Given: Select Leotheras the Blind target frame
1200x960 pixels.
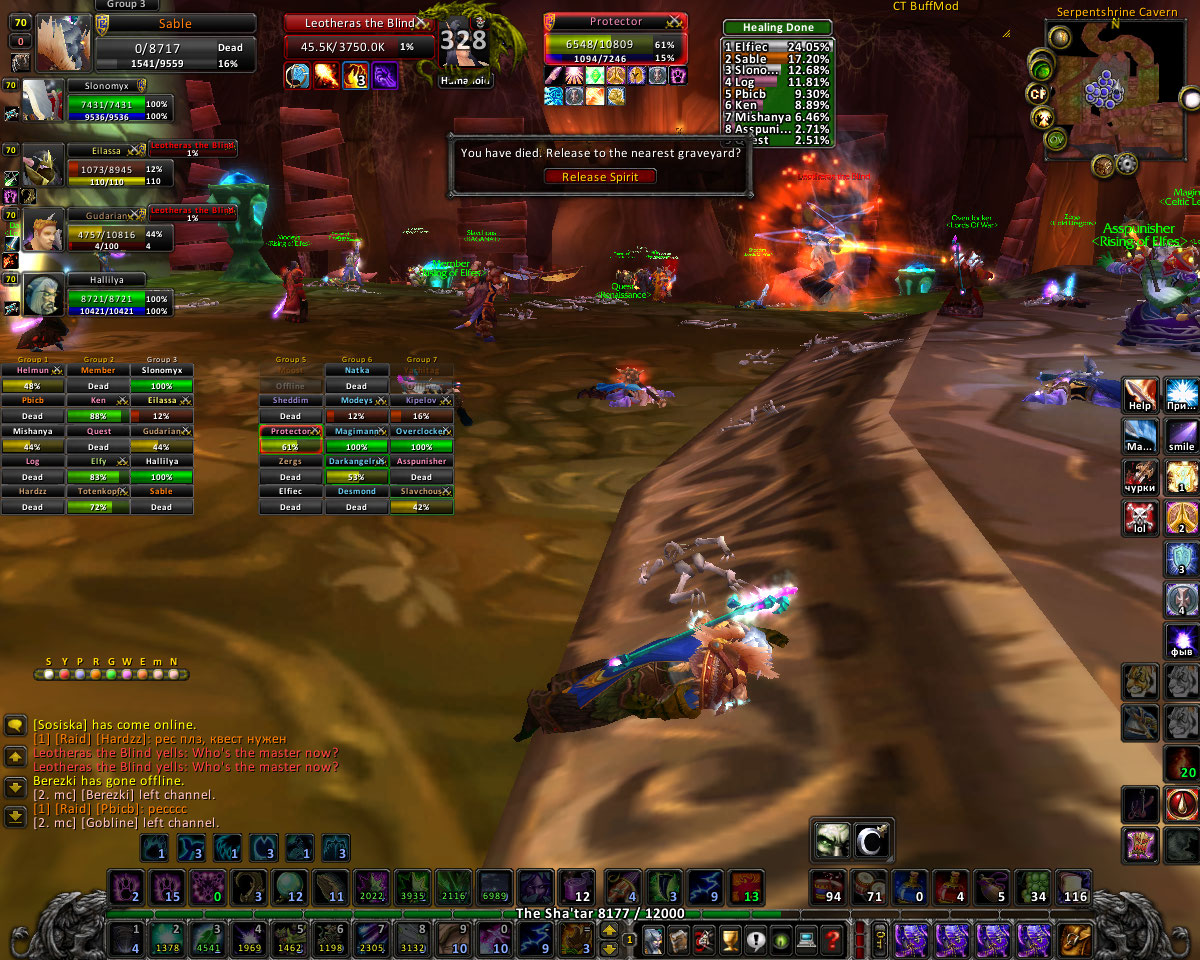Looking at the screenshot, I should click(358, 23).
